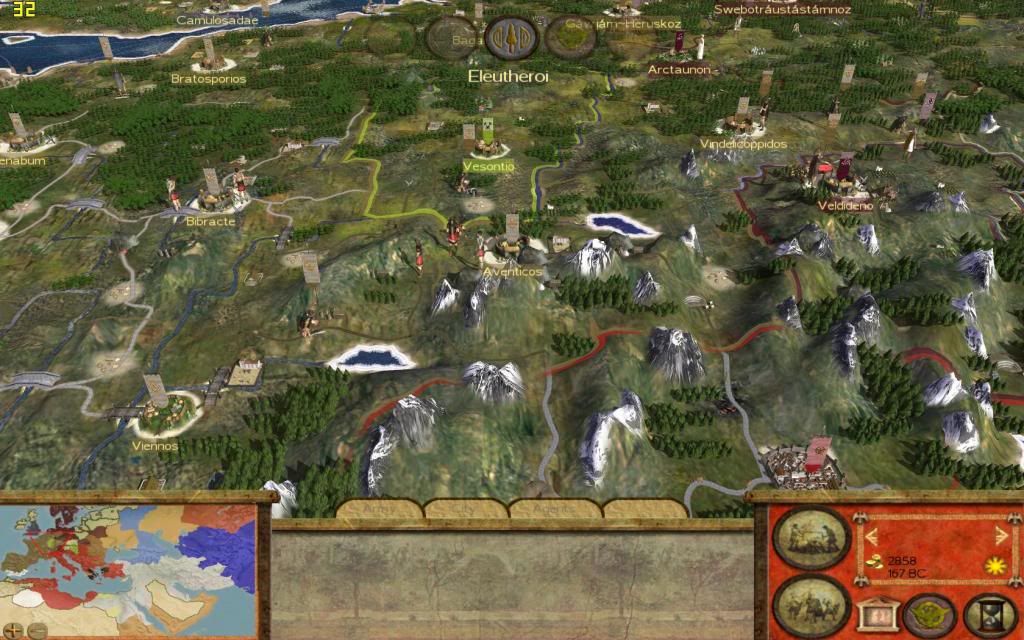Zoom in the minimap with plus button
The image size is (1024, 640).
tap(14, 630)
